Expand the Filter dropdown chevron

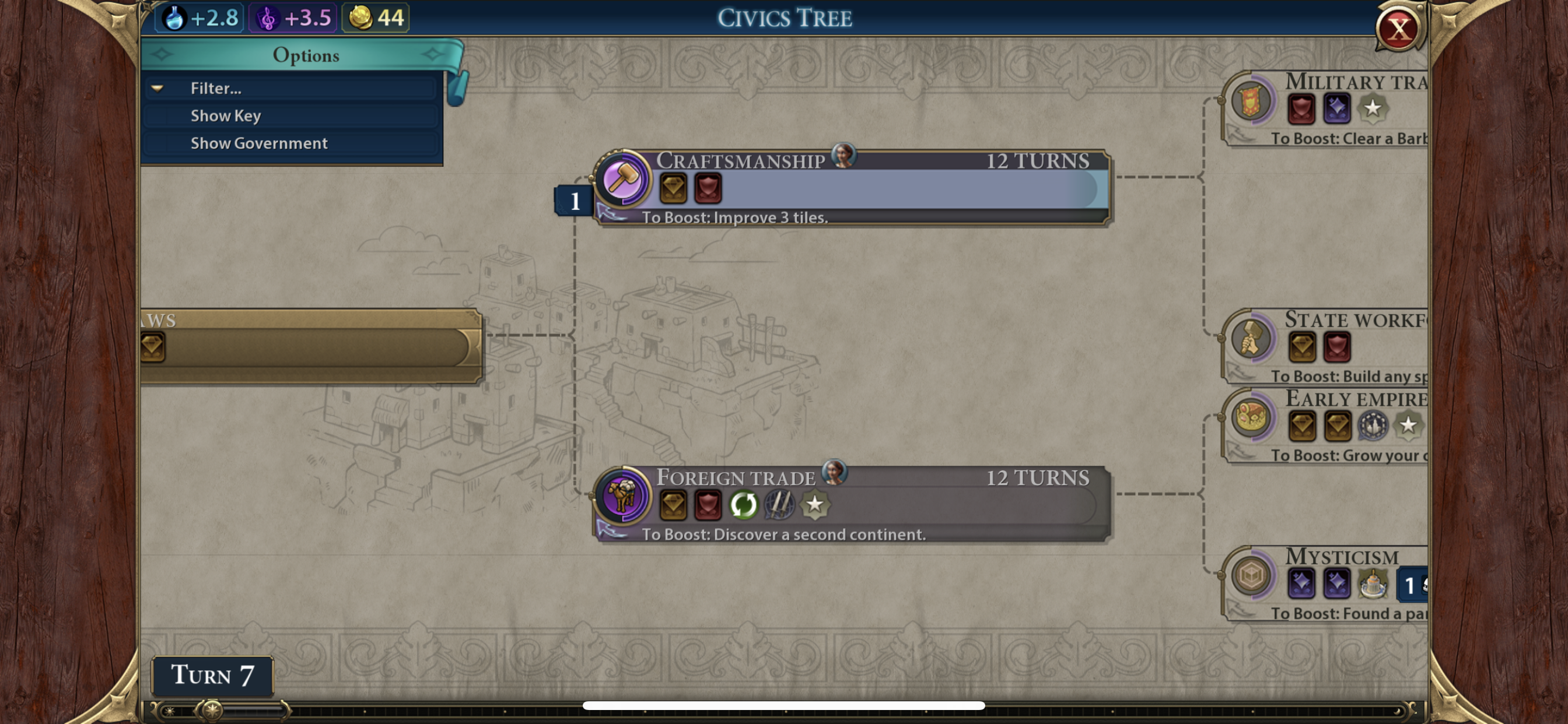pyautogui.click(x=158, y=88)
